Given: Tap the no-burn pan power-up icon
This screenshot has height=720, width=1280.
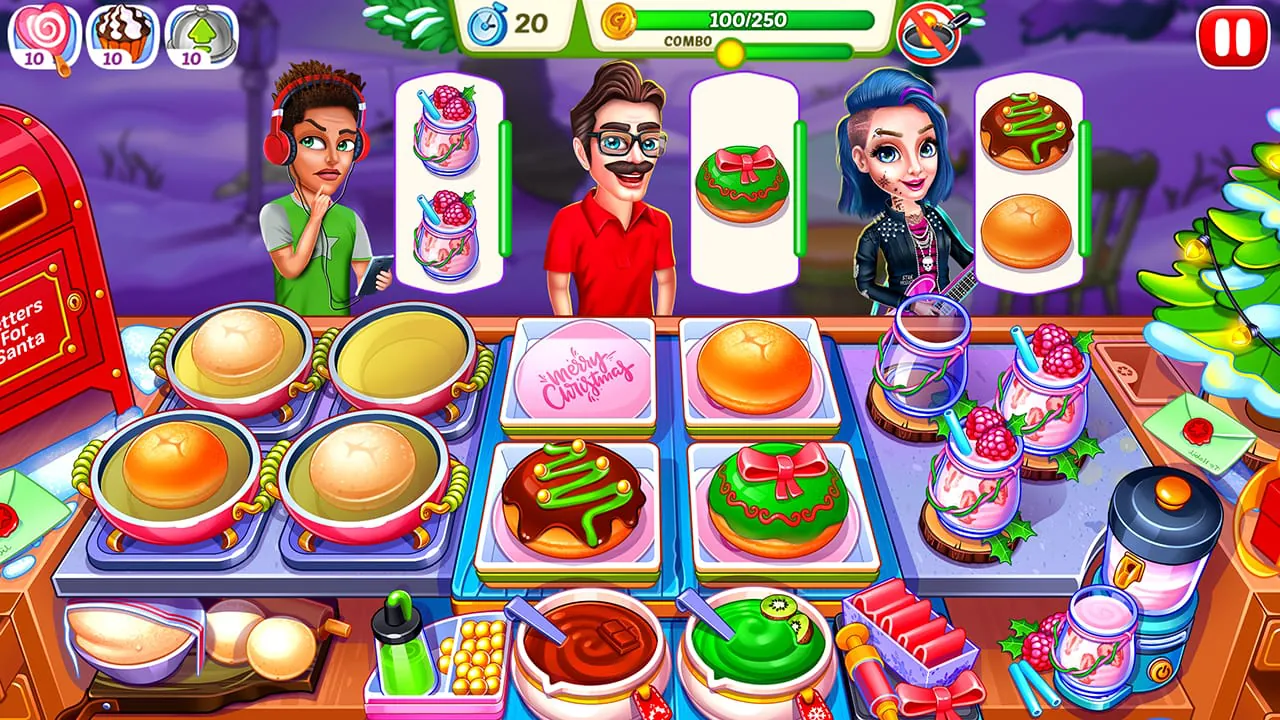Looking at the screenshot, I should coord(928,32).
